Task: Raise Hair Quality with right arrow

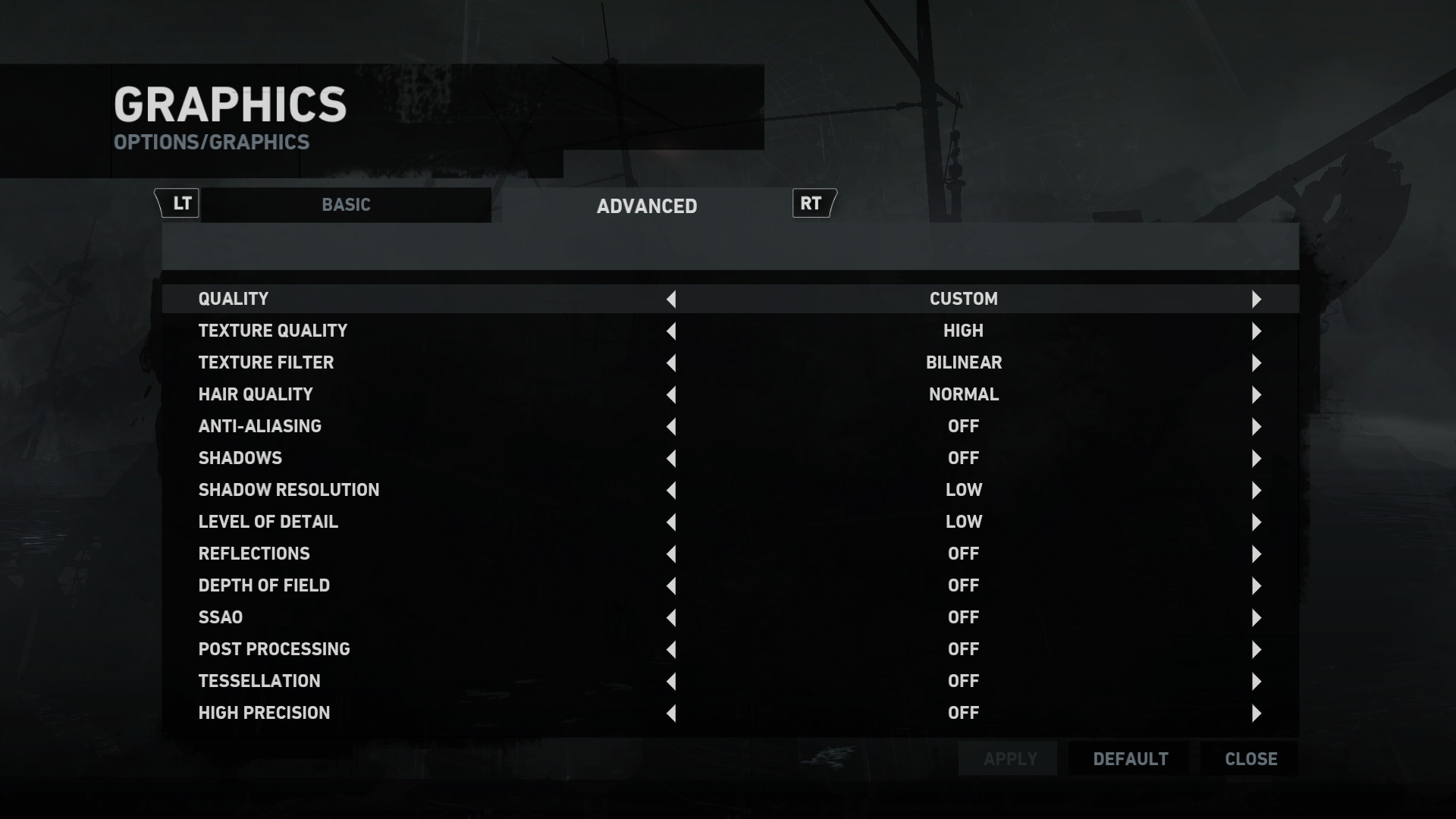Action: click(1257, 395)
